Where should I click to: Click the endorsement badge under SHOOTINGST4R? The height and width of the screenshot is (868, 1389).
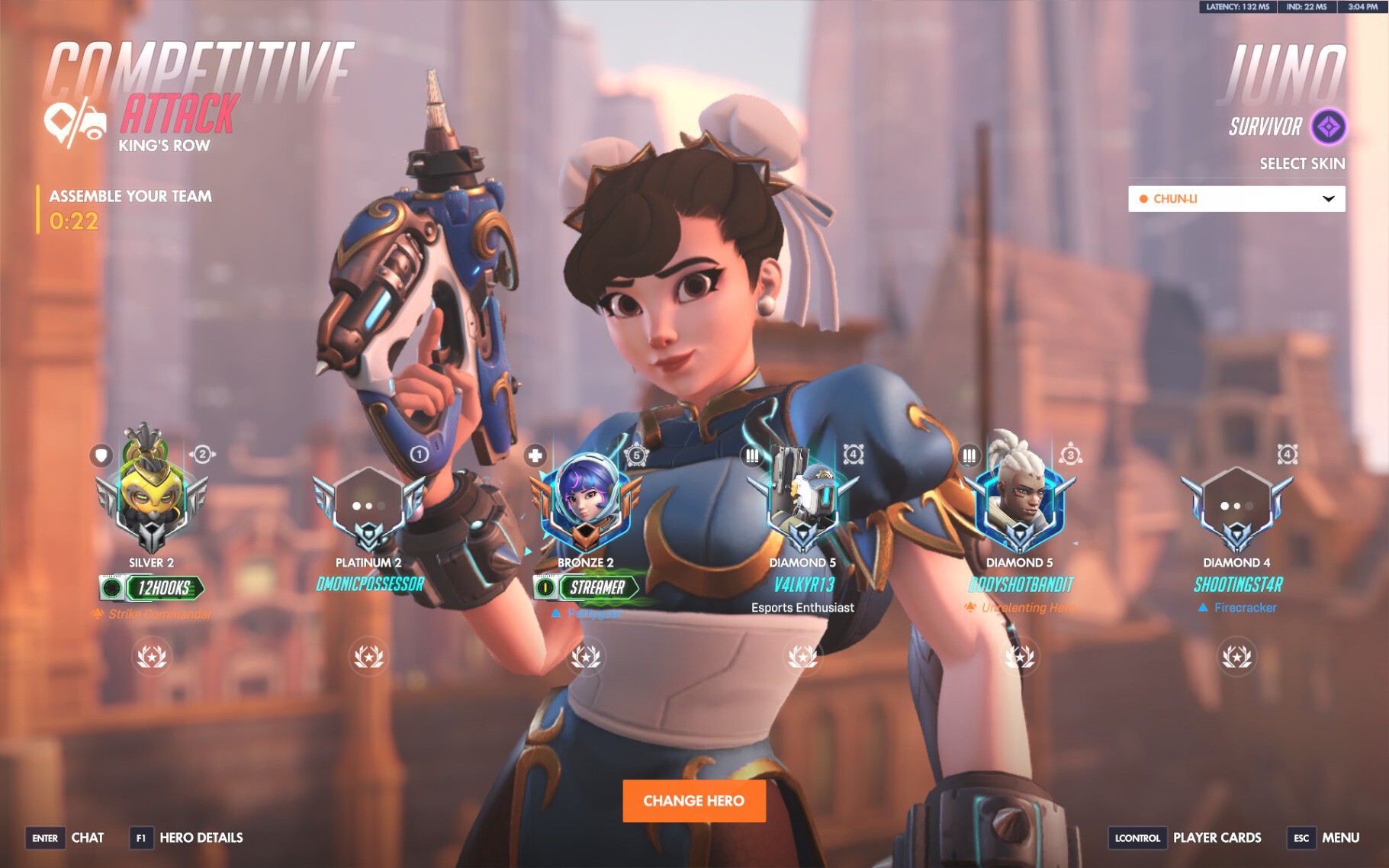[x=1236, y=656]
